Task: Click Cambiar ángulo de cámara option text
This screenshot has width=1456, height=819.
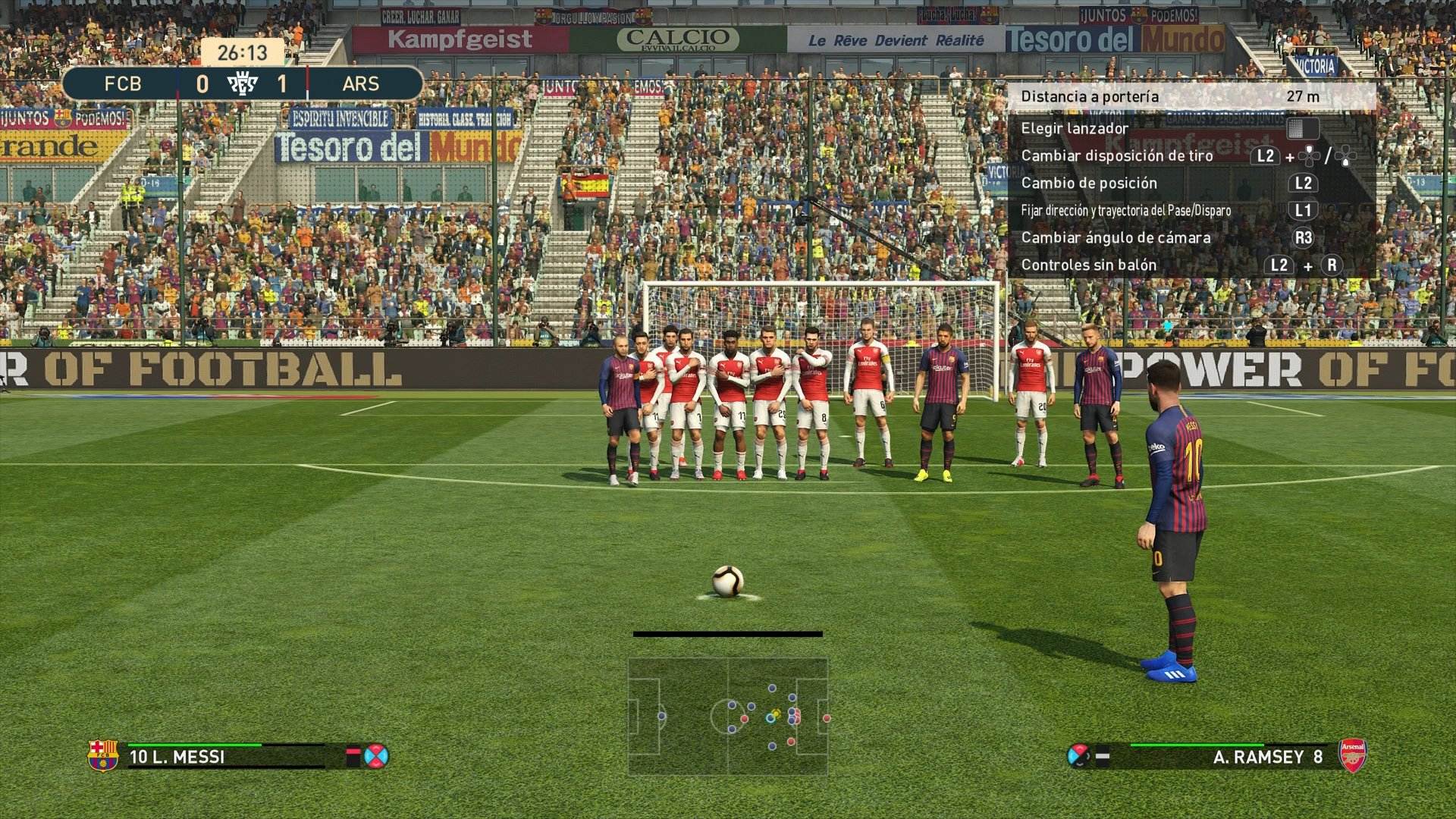Action: [1115, 237]
